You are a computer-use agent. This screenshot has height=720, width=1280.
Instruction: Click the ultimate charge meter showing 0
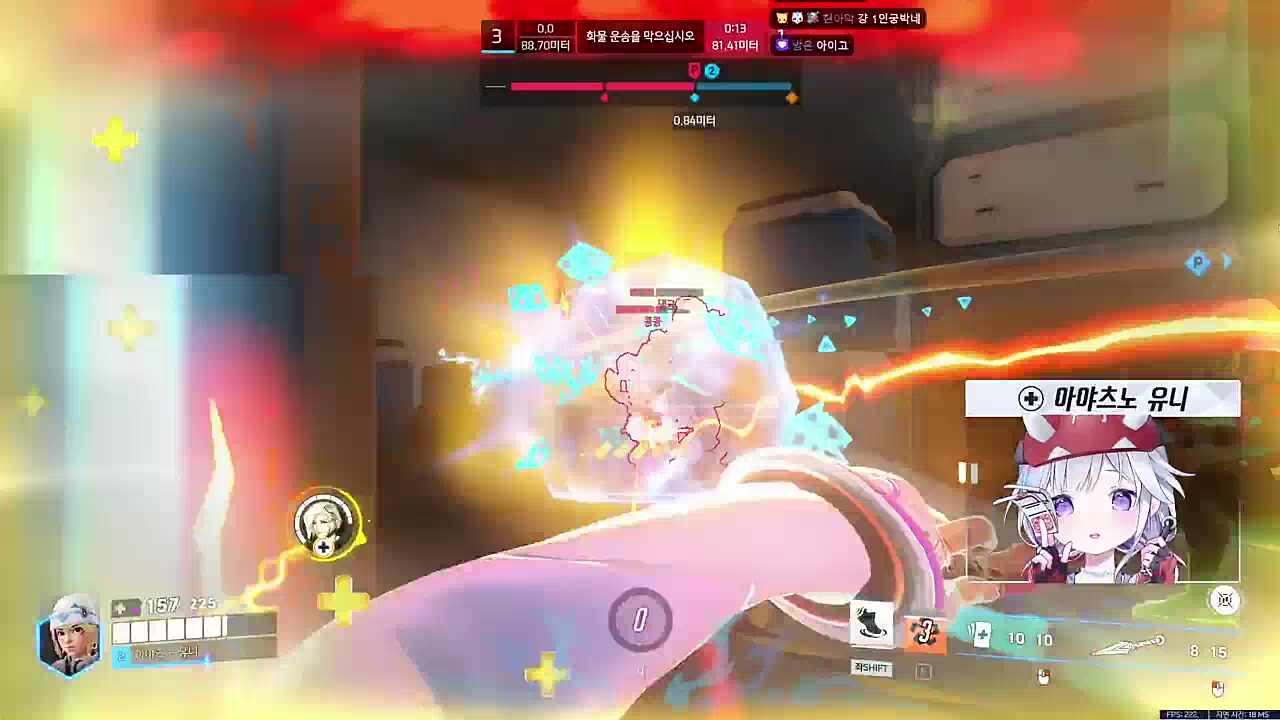click(x=639, y=619)
